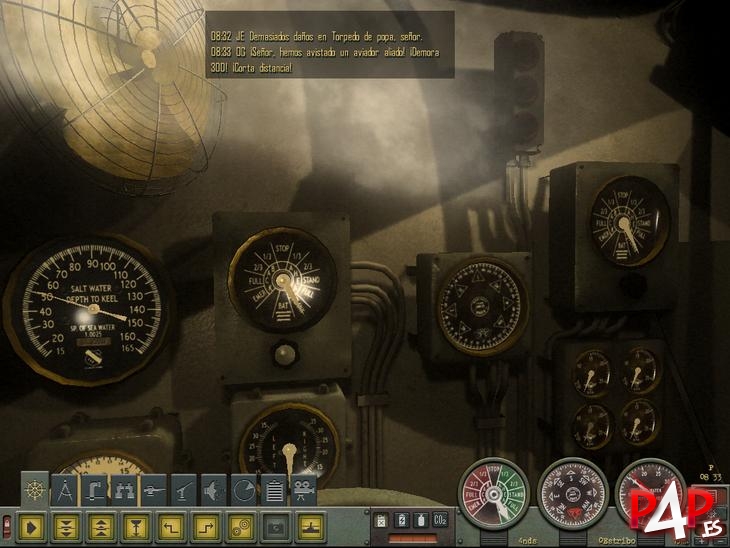Click the battery charge indicator icon
This screenshot has width=730, height=548.
tap(400, 520)
